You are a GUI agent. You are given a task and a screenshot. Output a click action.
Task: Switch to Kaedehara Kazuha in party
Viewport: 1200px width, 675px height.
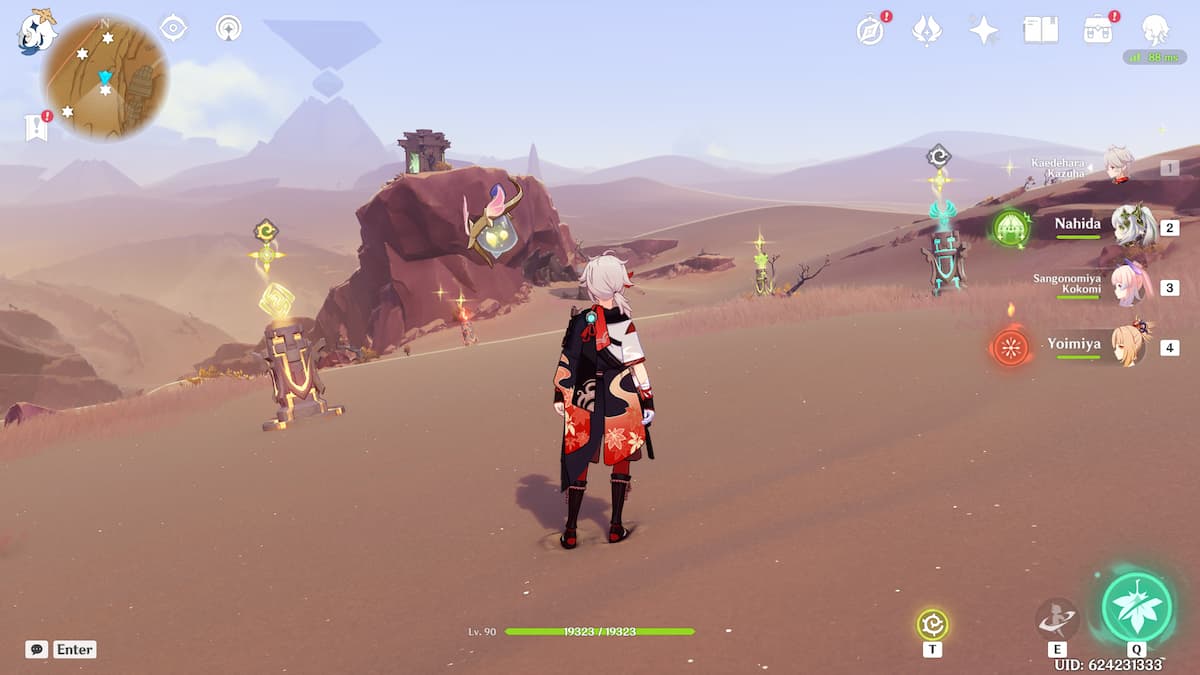pyautogui.click(x=1118, y=166)
